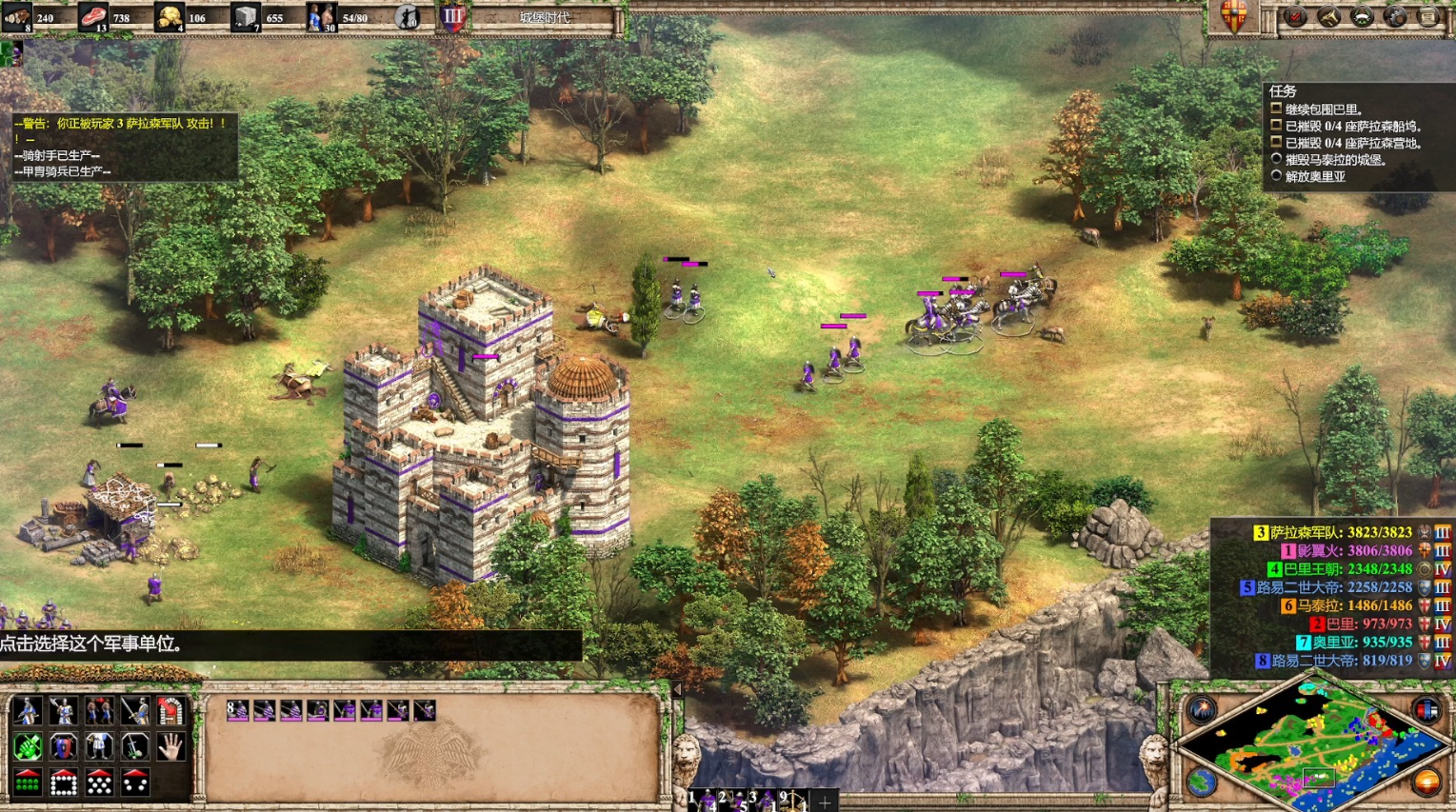
Task: Click the globe button beside the minimap
Action: [1201, 782]
